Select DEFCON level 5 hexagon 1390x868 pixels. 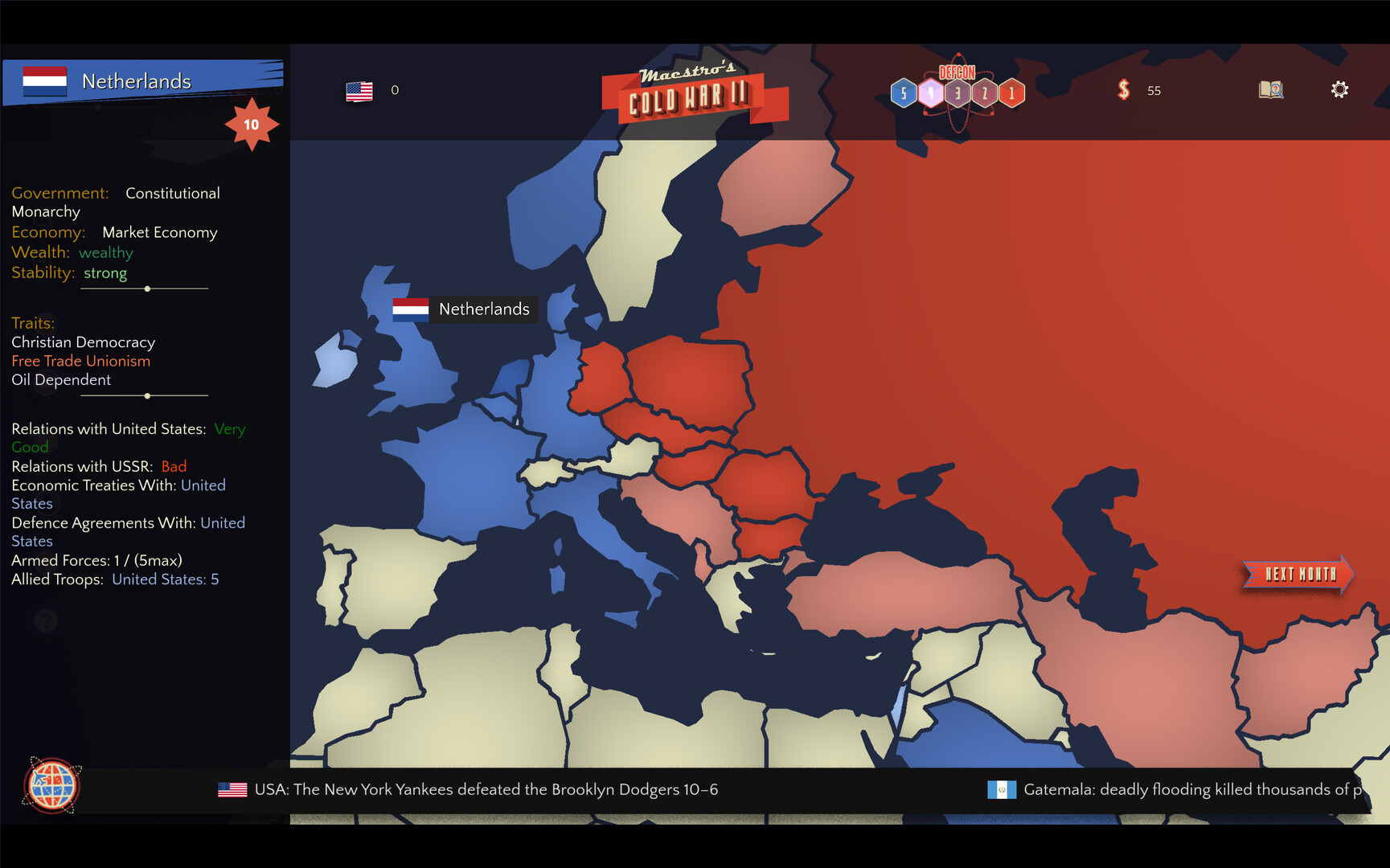point(904,92)
